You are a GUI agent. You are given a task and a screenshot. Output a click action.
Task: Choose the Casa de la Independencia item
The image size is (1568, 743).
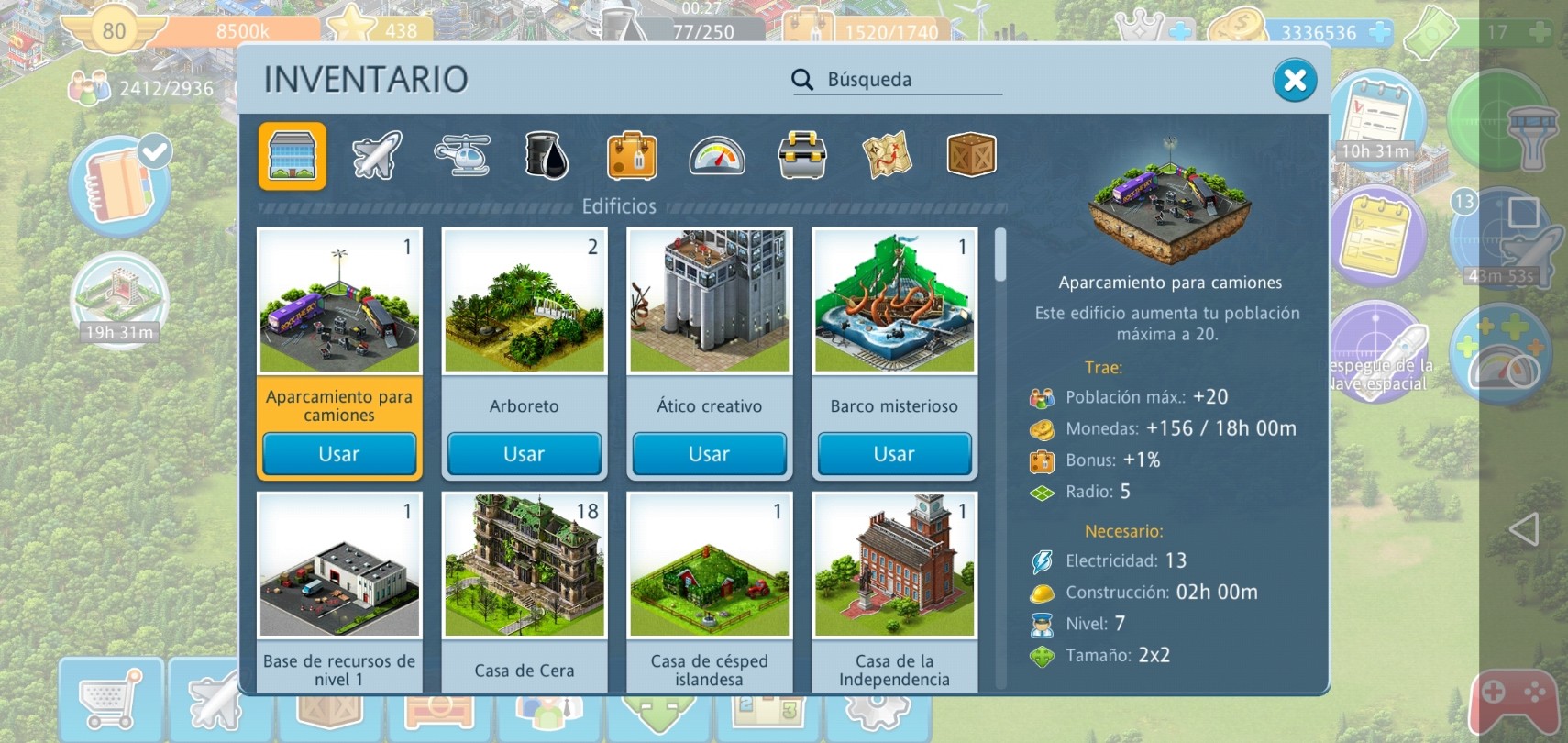tap(894, 567)
